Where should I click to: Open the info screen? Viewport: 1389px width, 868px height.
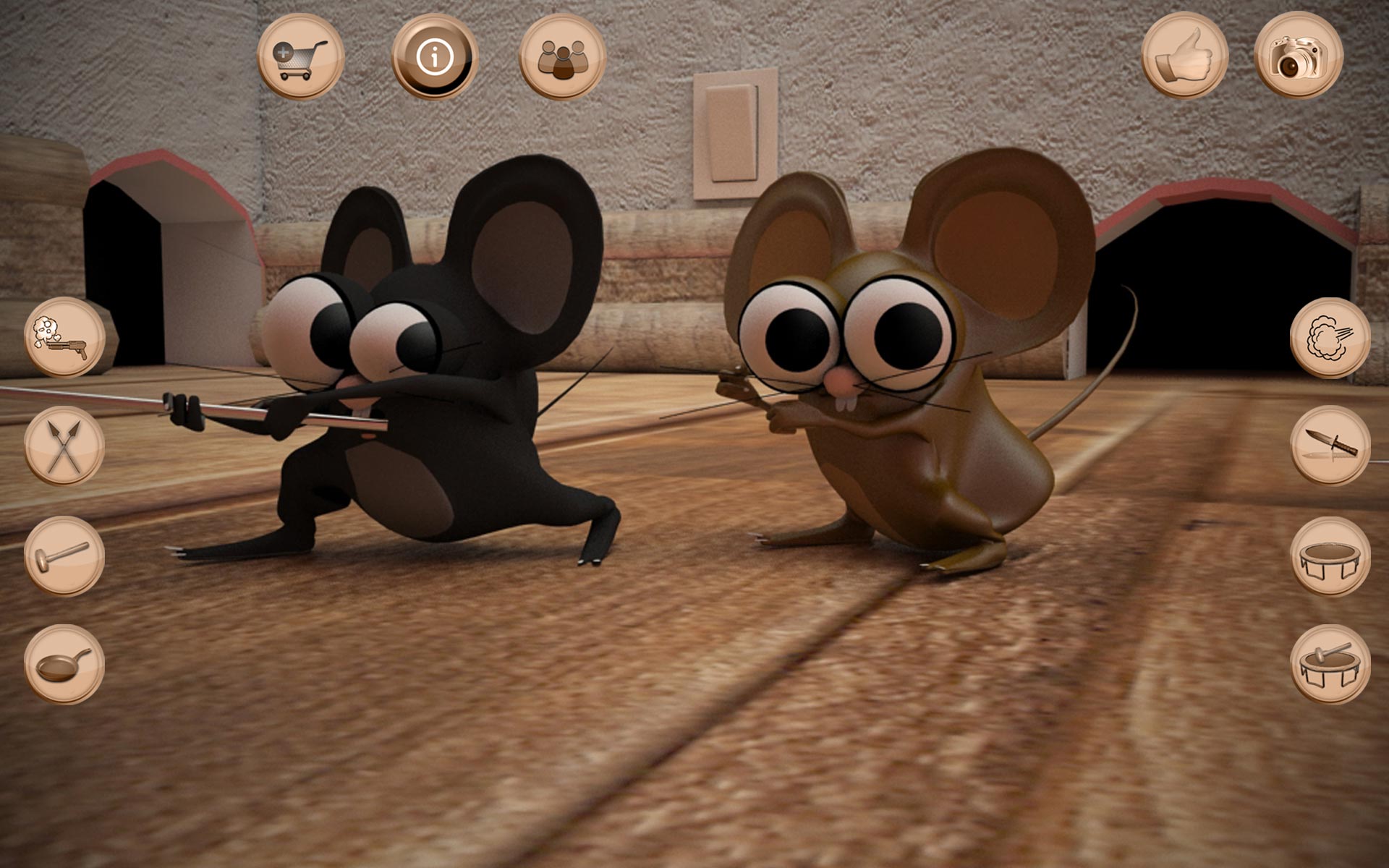[x=434, y=56]
